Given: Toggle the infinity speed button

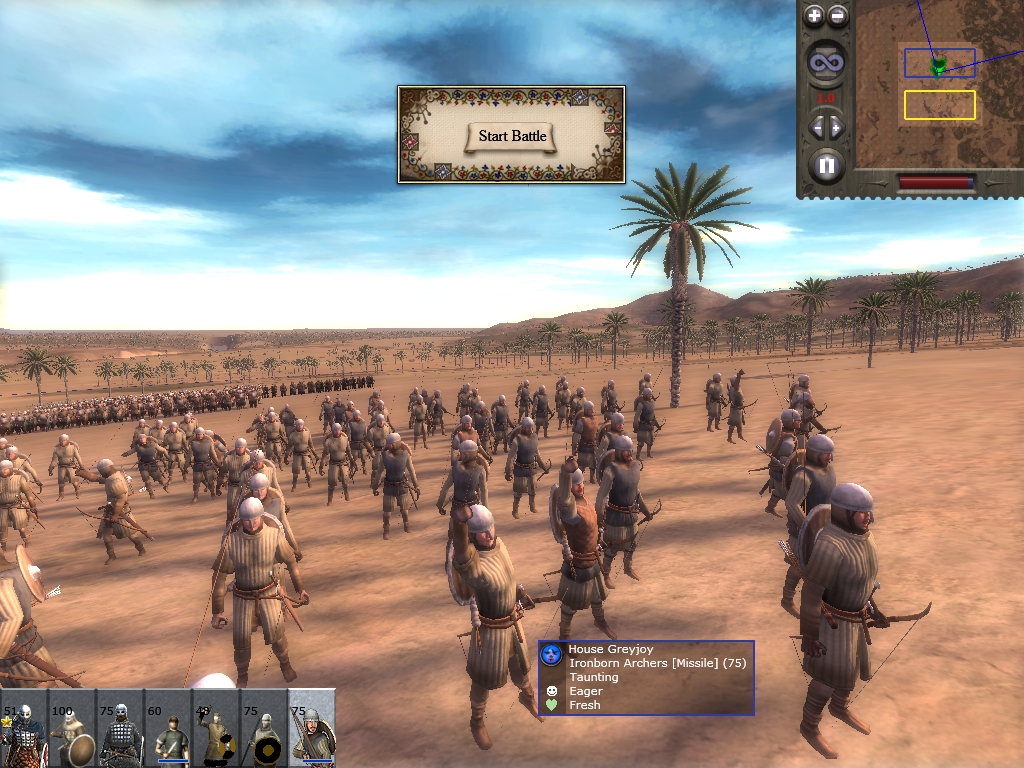Looking at the screenshot, I should point(826,64).
